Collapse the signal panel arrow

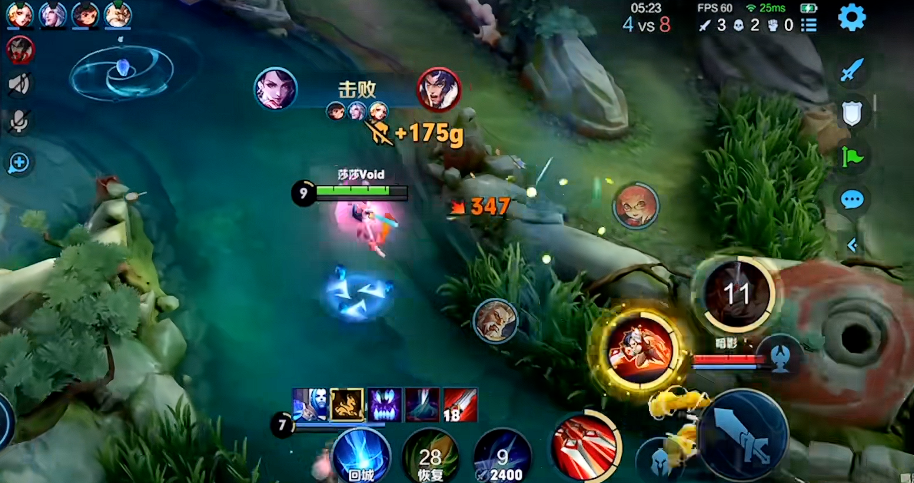point(852,244)
